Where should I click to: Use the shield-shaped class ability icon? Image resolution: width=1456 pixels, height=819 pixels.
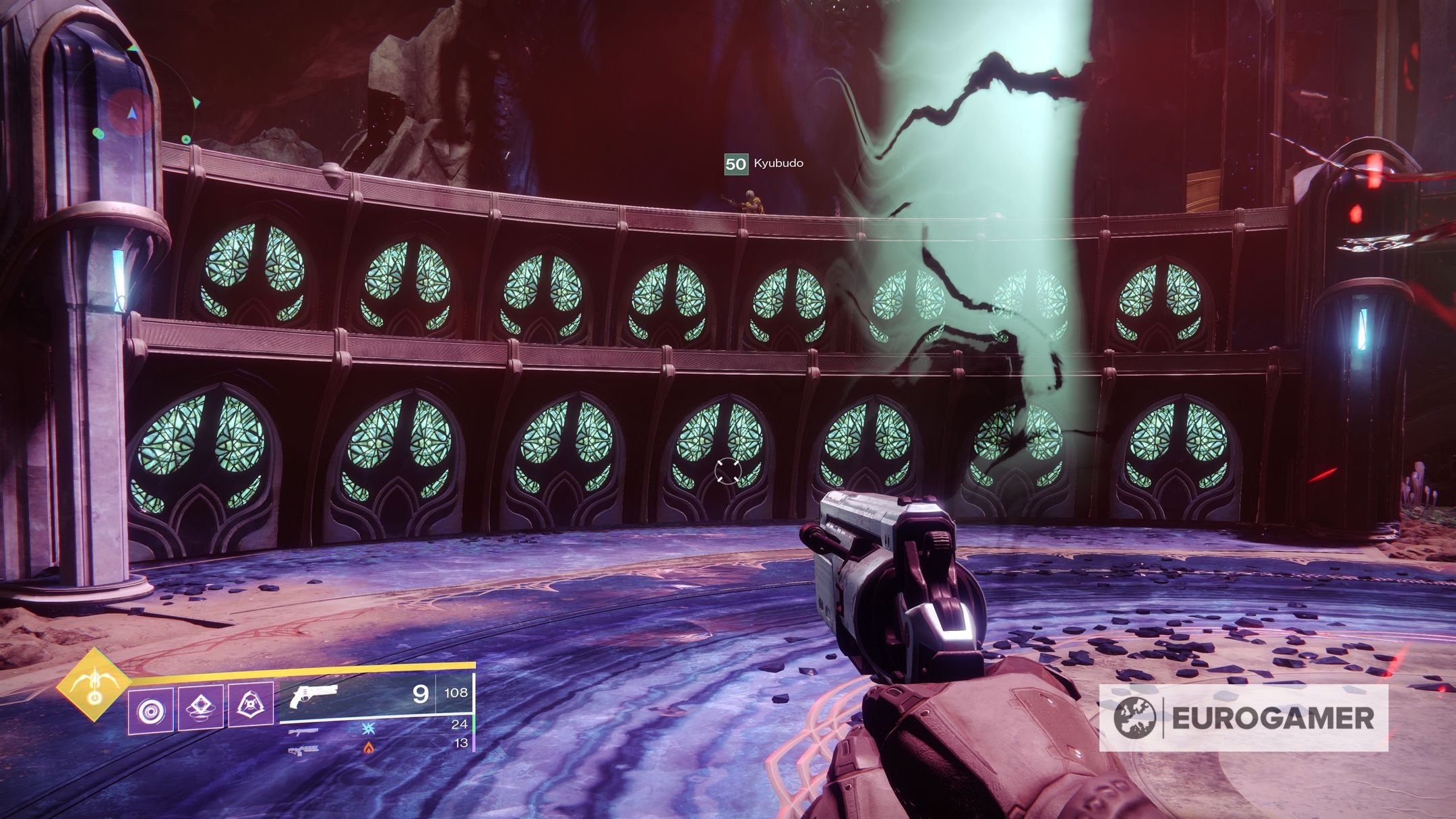[x=251, y=705]
